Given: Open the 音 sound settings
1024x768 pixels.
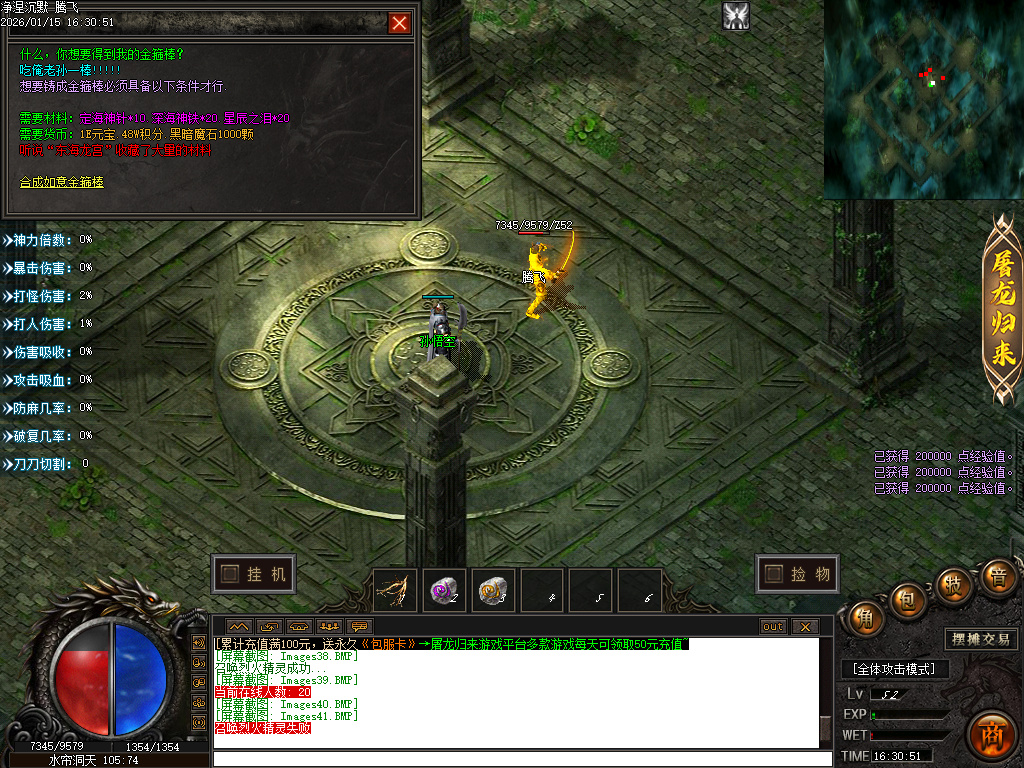Looking at the screenshot, I should pyautogui.click(x=996, y=577).
